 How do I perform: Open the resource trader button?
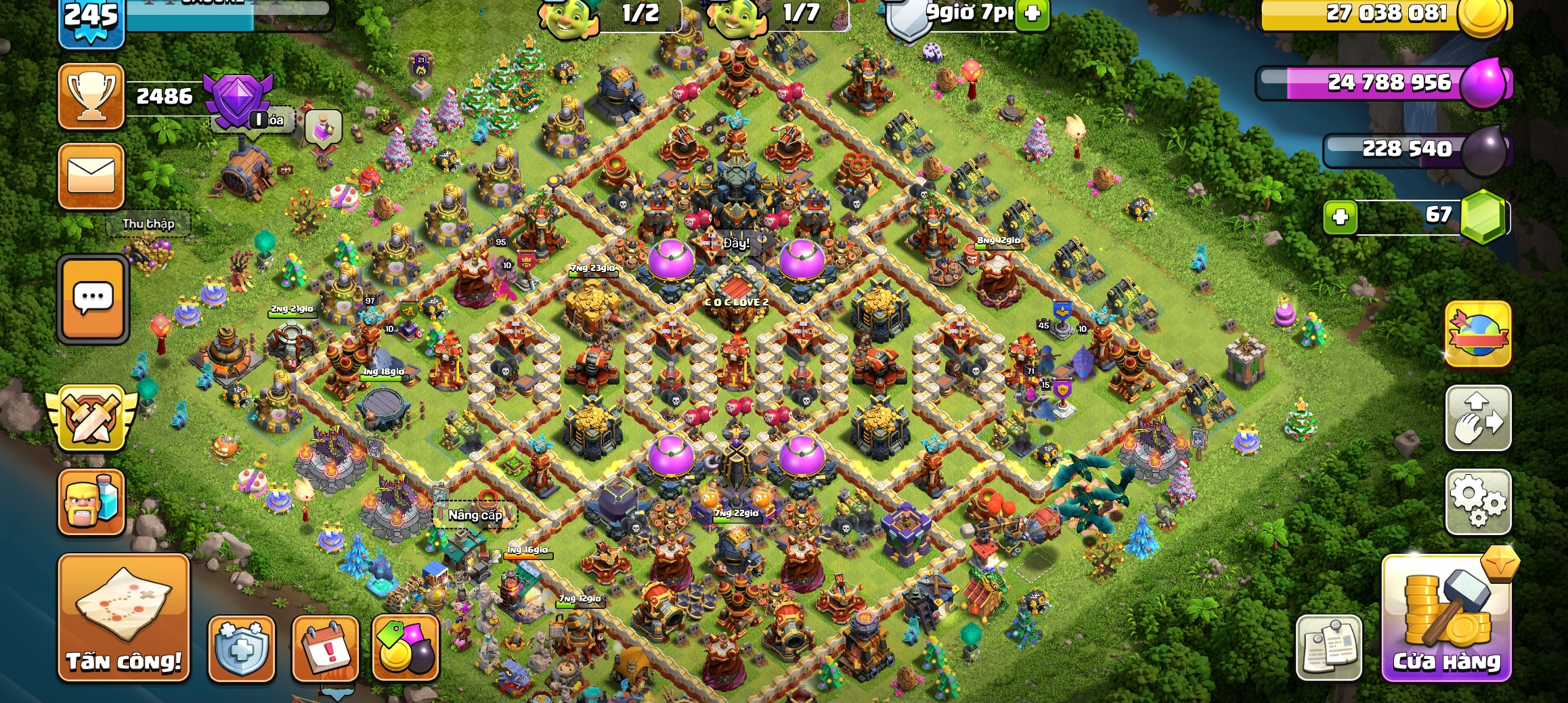[x=406, y=648]
